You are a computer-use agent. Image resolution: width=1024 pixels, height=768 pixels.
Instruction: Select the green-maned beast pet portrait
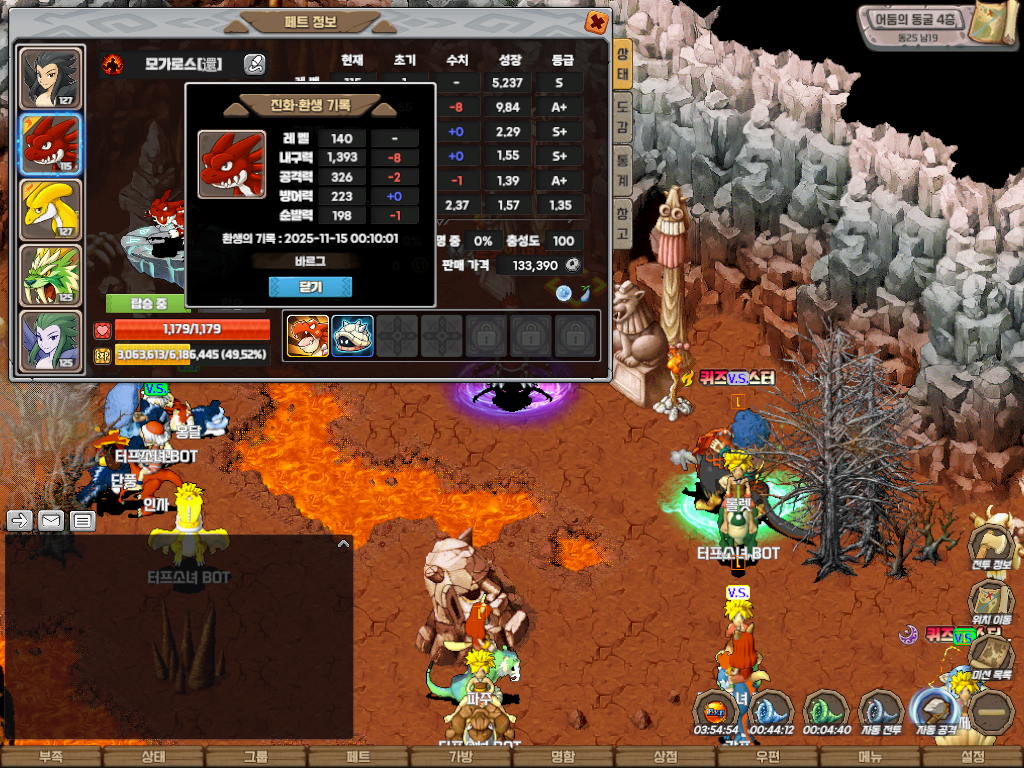(x=51, y=274)
